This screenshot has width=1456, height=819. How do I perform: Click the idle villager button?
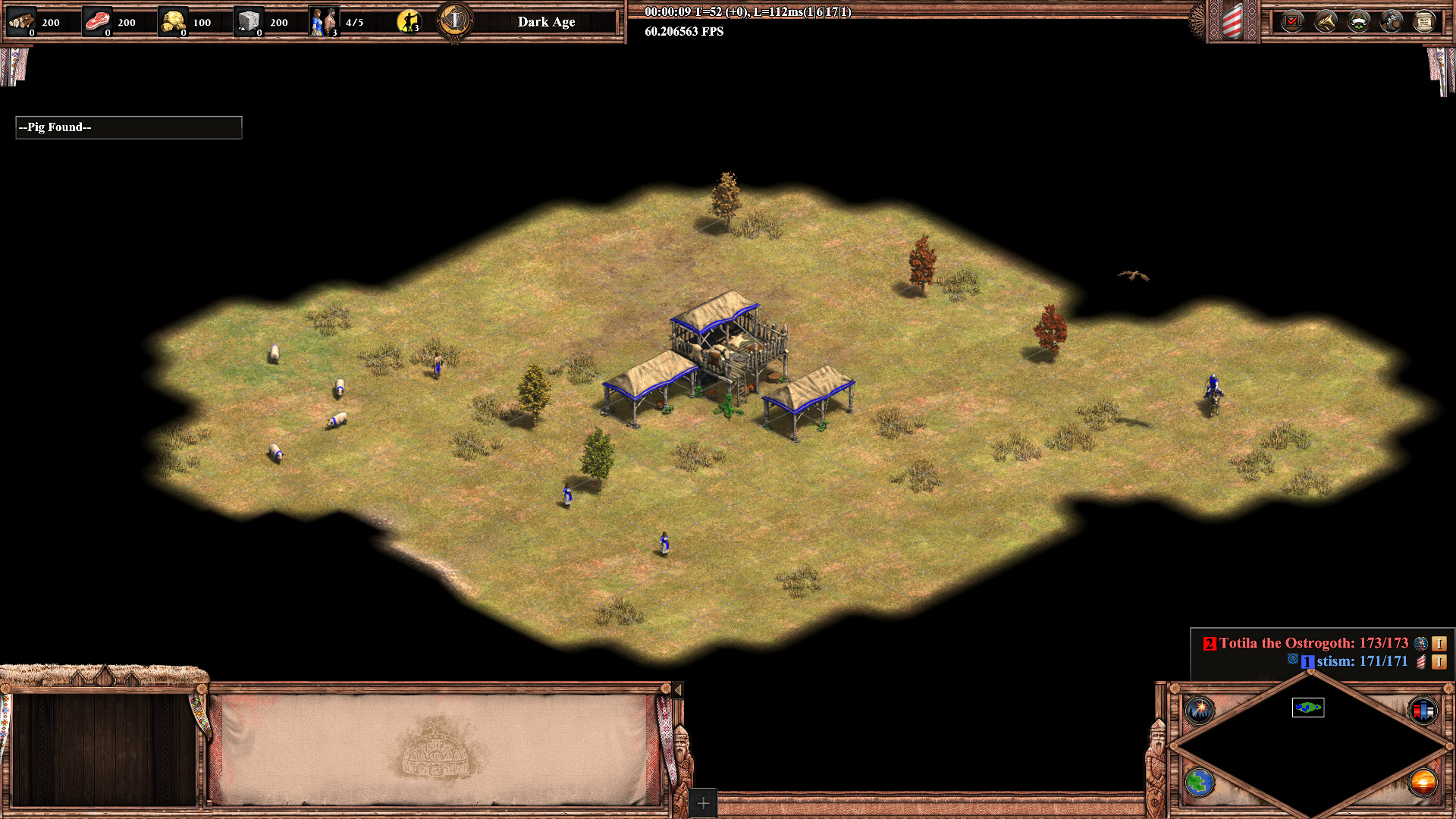(x=408, y=21)
